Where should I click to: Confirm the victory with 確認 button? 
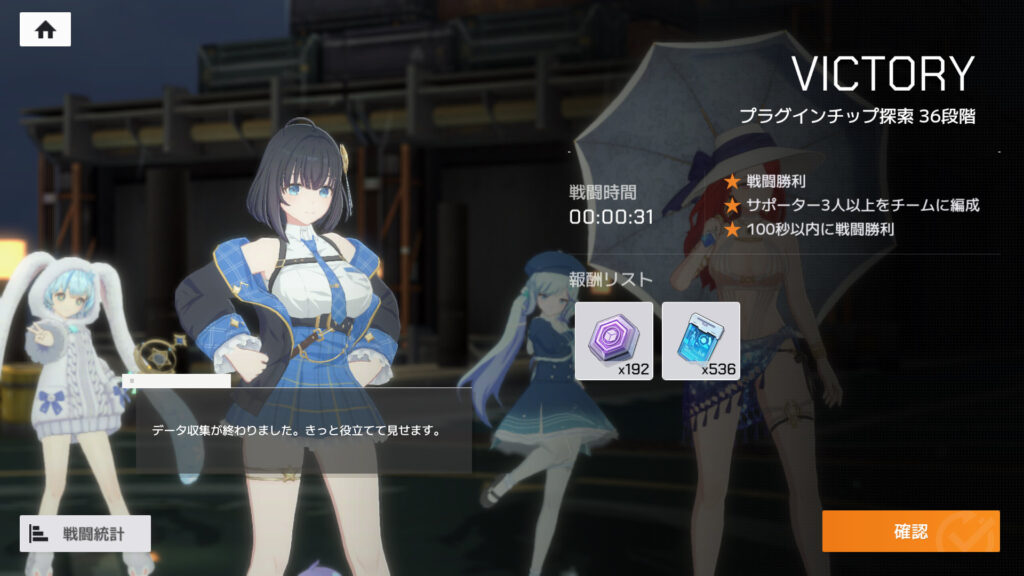910,531
